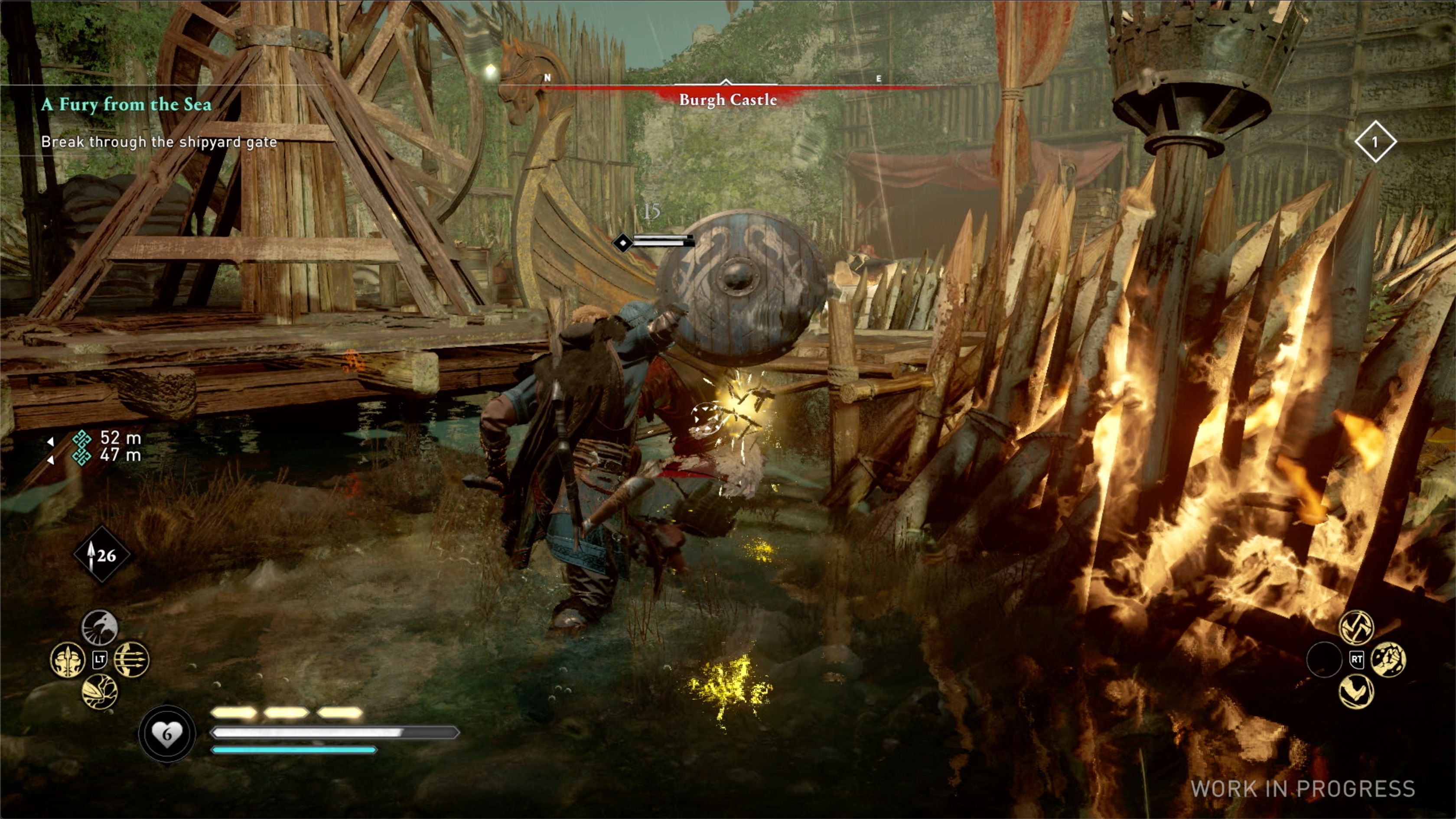
Task: Select the empty melee ability slot
Action: coord(1324,660)
